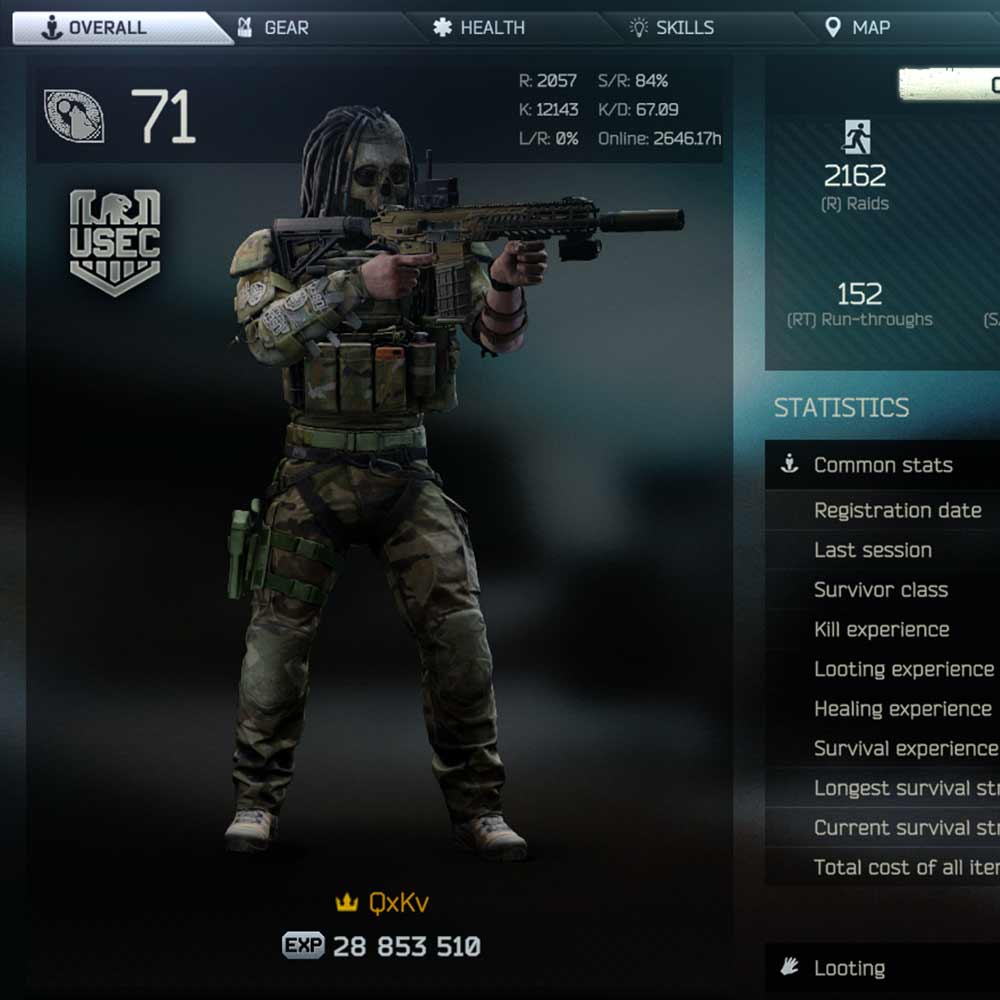
Task: Click the Survivor class stat row
Action: (881, 590)
